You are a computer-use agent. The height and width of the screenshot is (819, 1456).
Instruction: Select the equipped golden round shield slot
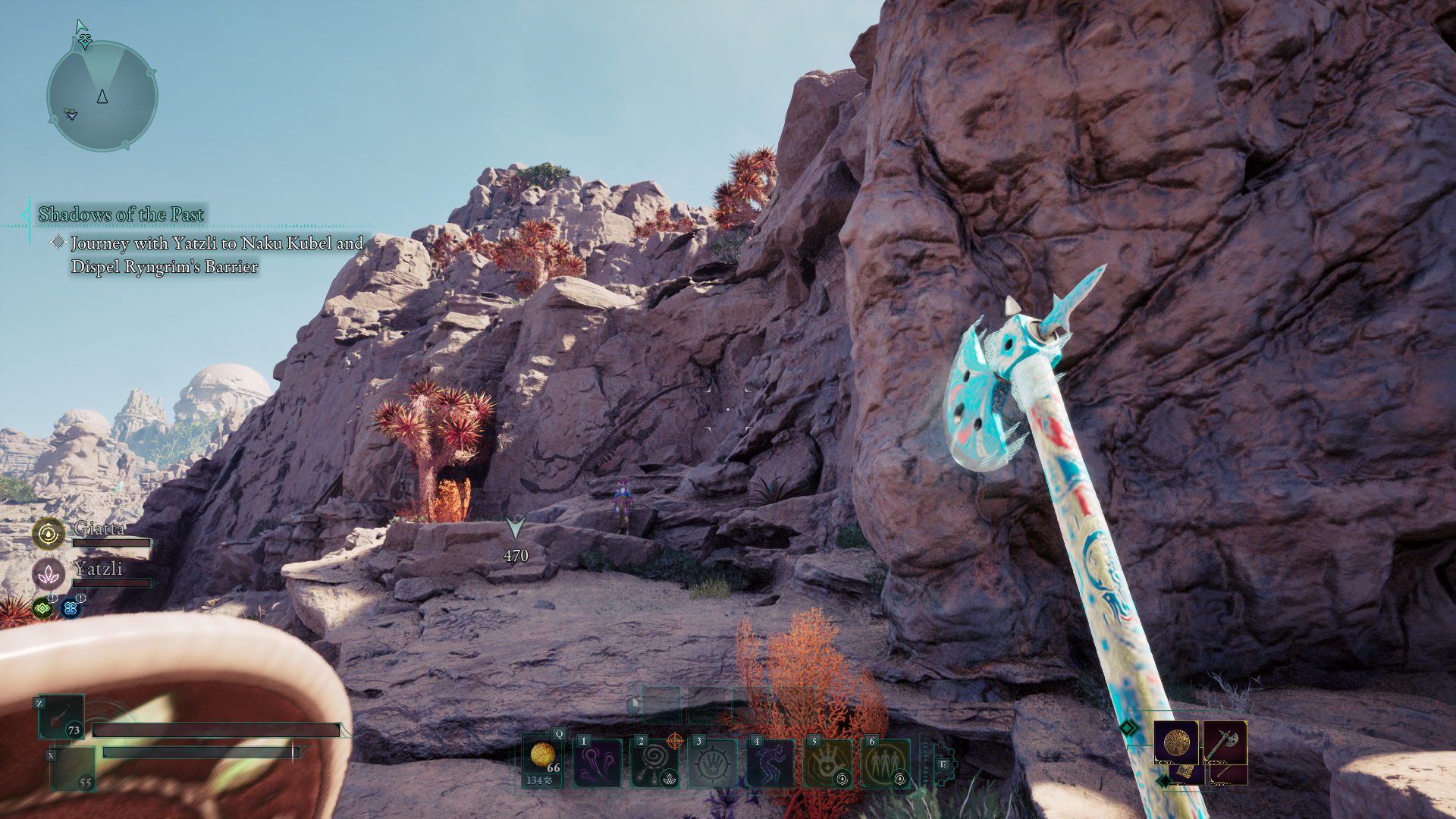(x=1176, y=742)
